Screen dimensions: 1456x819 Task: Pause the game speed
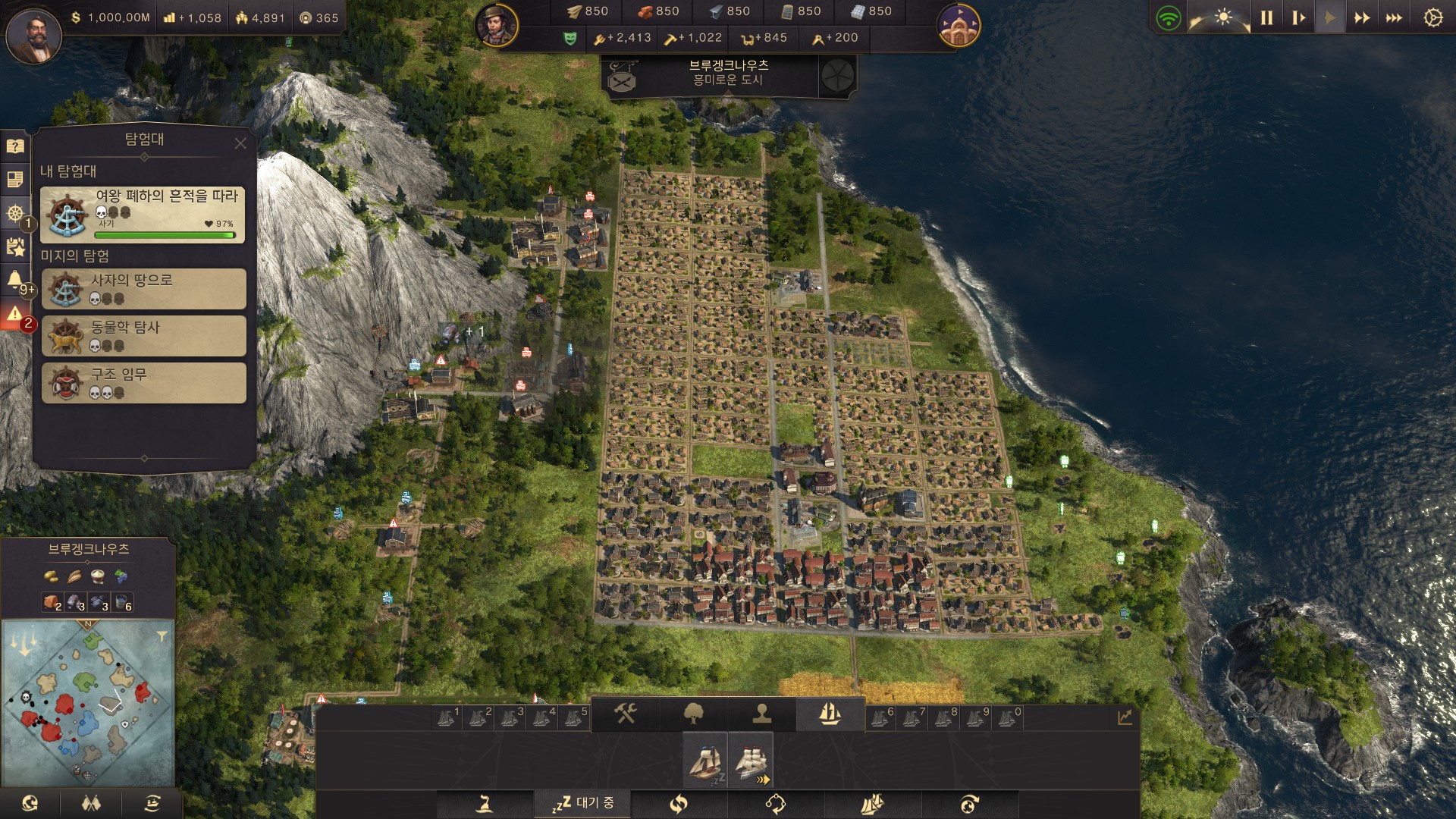click(1266, 18)
